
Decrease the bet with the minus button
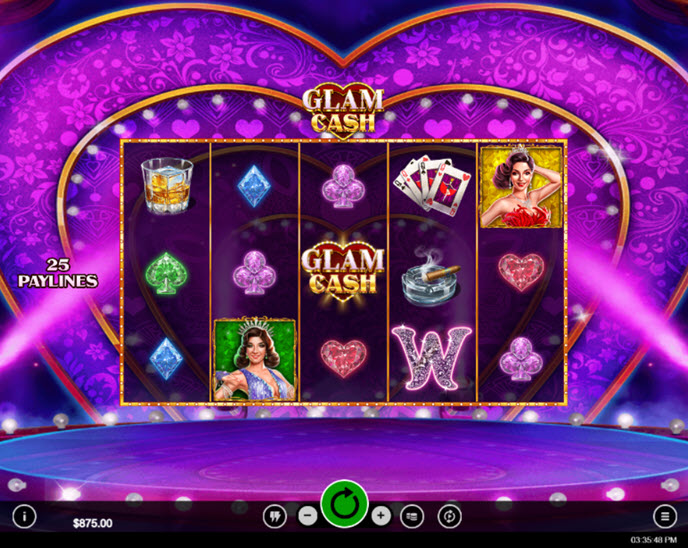coord(307,516)
